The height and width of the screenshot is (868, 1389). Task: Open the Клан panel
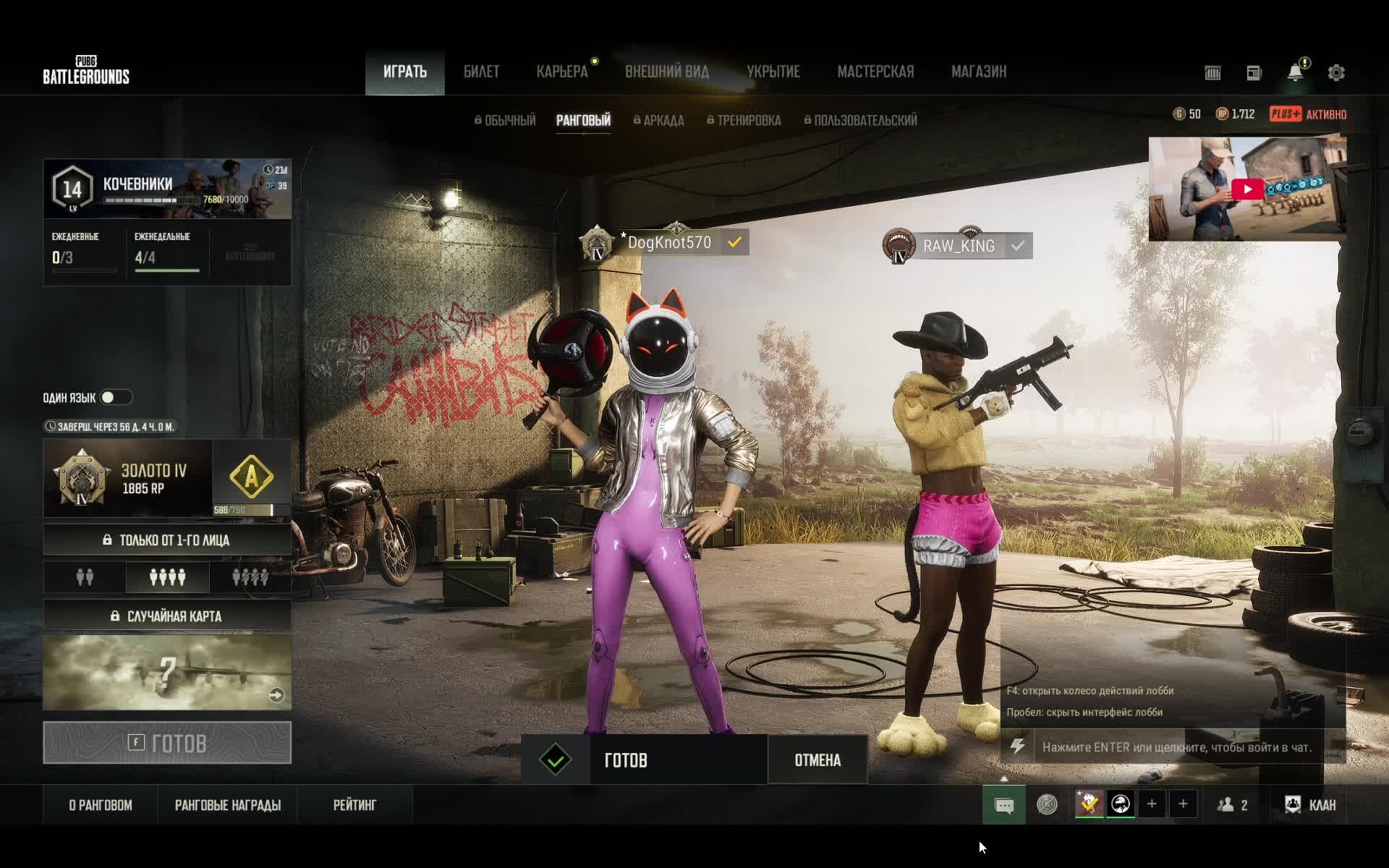coord(1310,805)
